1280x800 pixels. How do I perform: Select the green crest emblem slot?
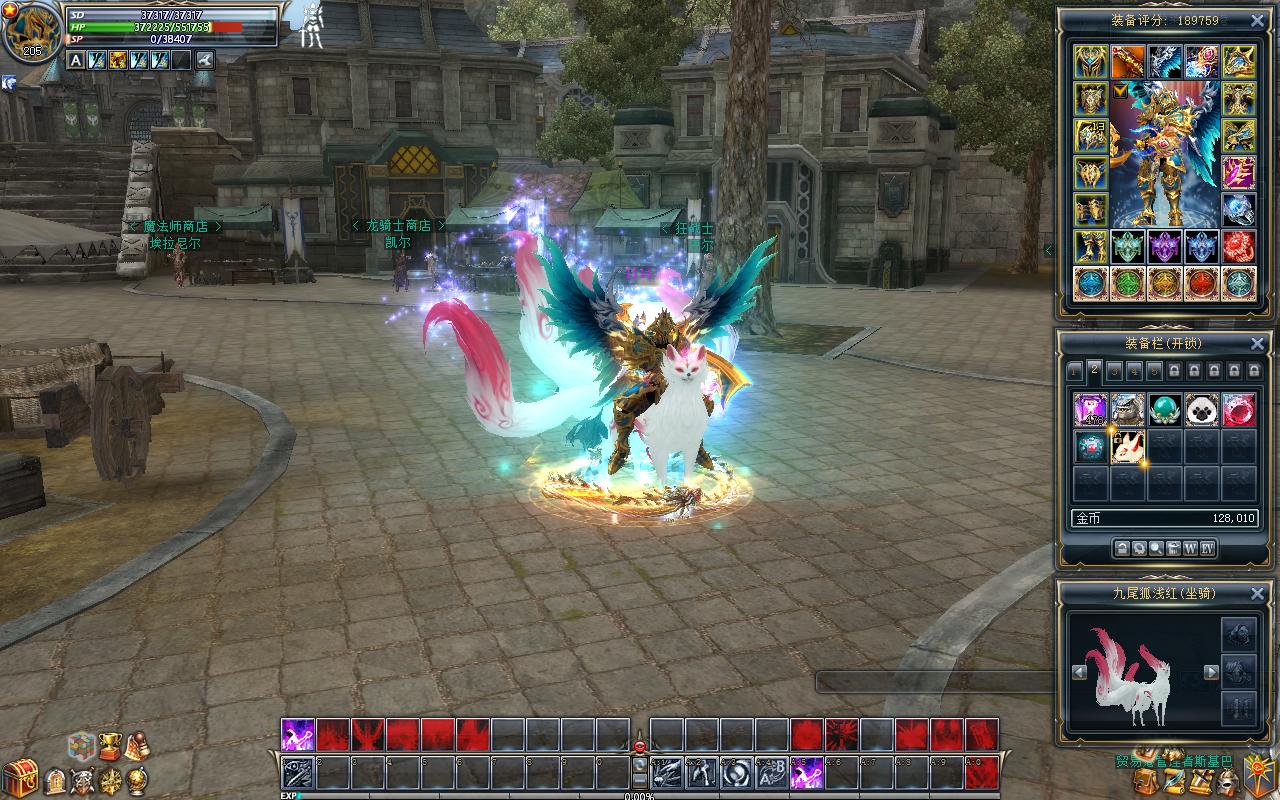(x=1128, y=247)
